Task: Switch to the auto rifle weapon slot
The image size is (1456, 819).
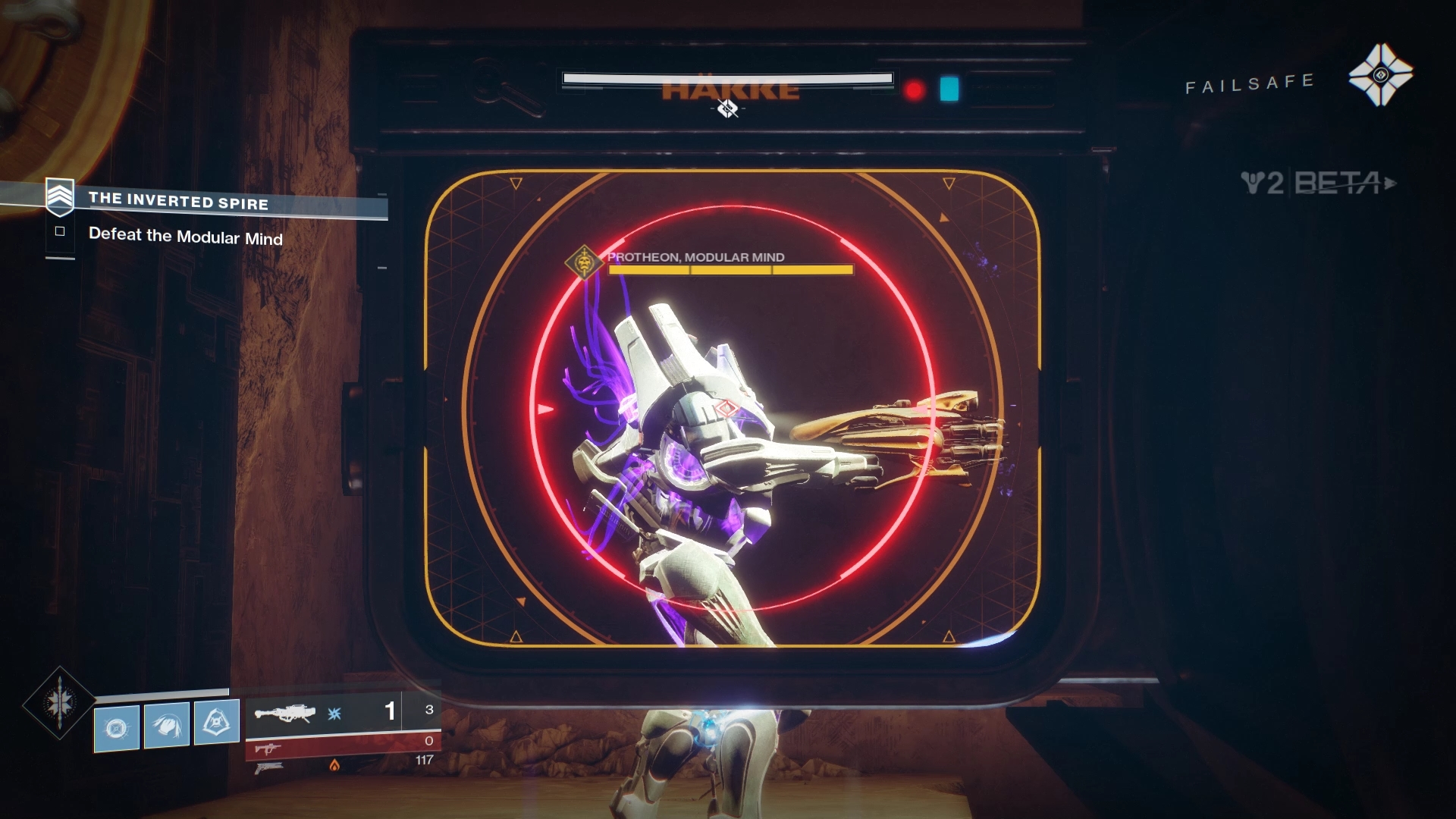Action: point(268,748)
